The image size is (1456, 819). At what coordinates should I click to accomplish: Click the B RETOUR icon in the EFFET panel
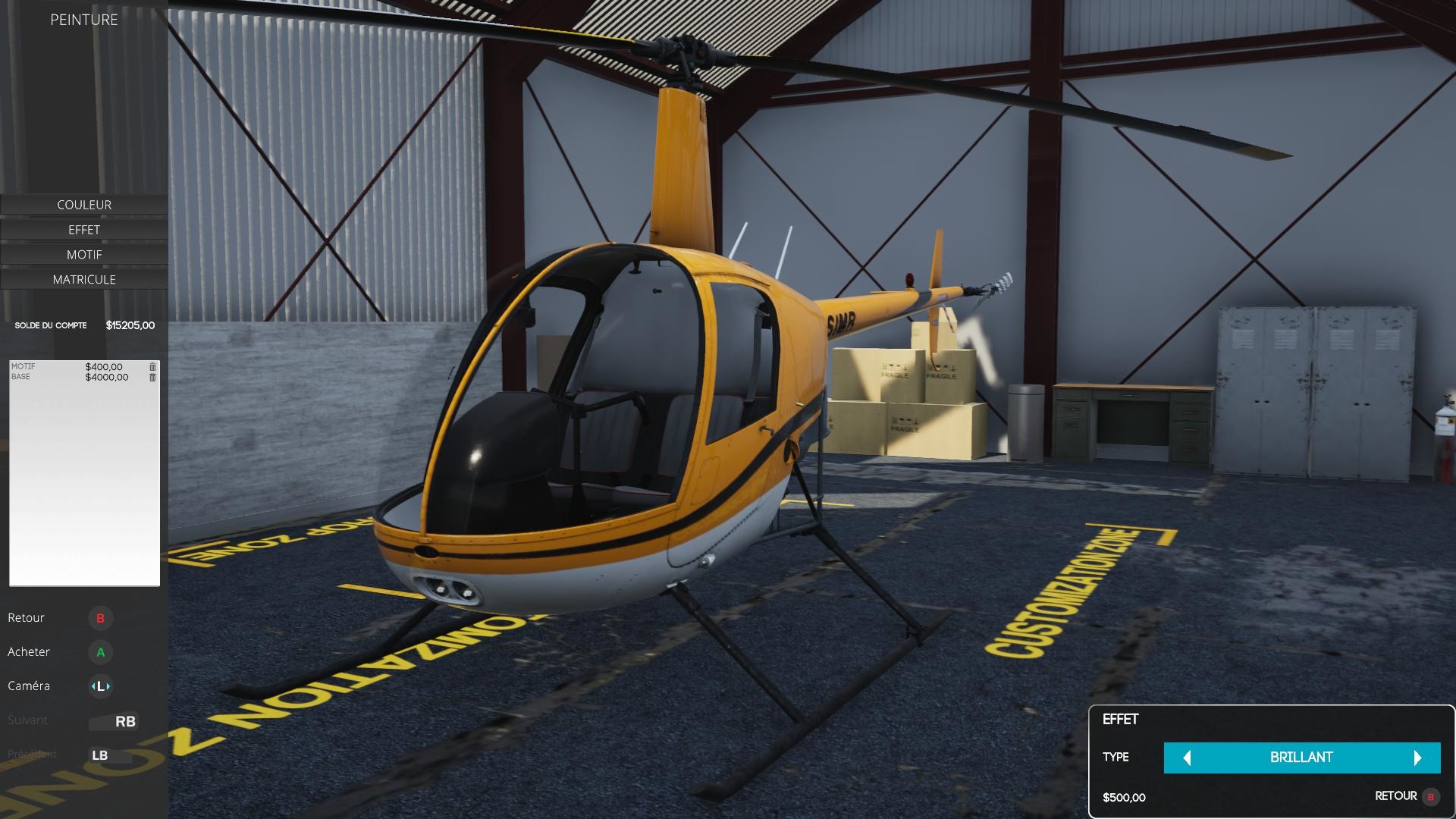(1429, 797)
